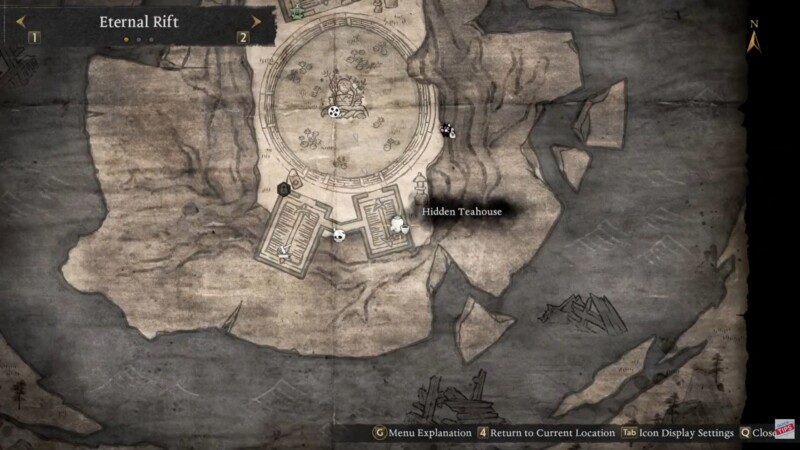Screen dimensions: 800x450
Task: Select the banner marker in the left building
Action: click(287, 249)
